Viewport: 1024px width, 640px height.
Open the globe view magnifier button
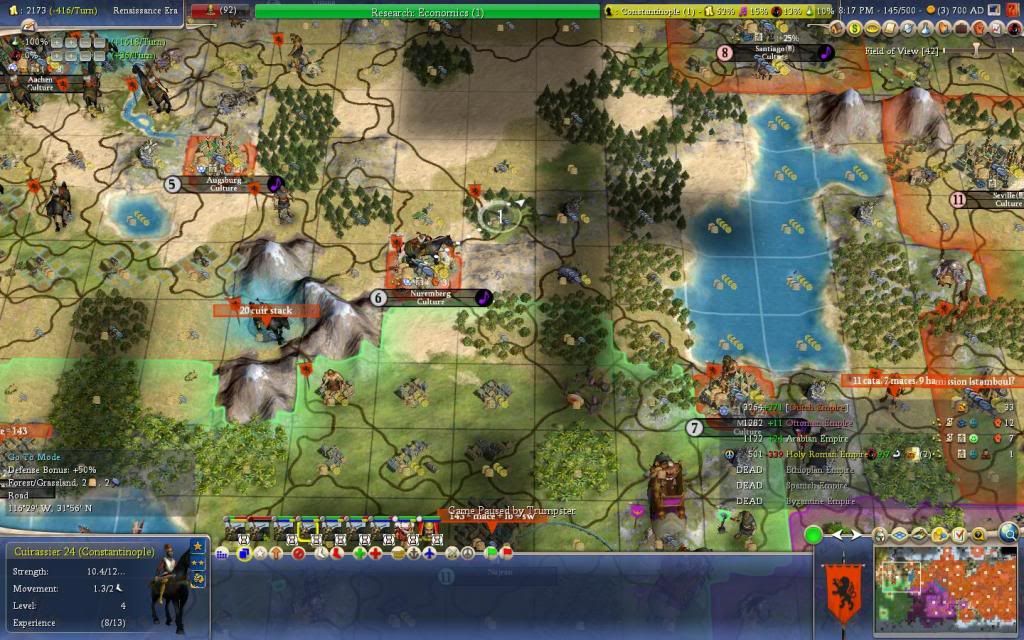[x=1011, y=533]
